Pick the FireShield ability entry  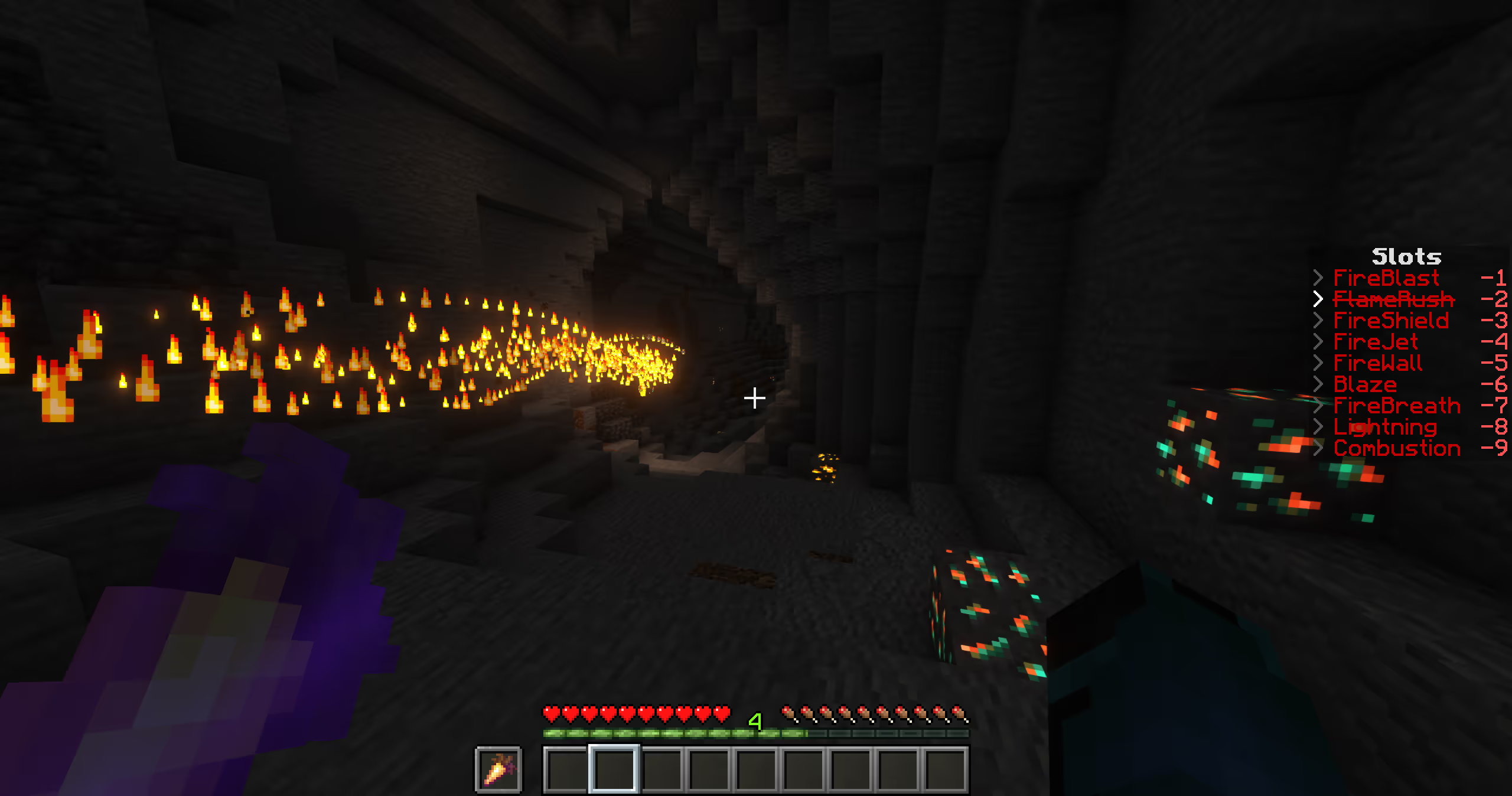click(1390, 321)
